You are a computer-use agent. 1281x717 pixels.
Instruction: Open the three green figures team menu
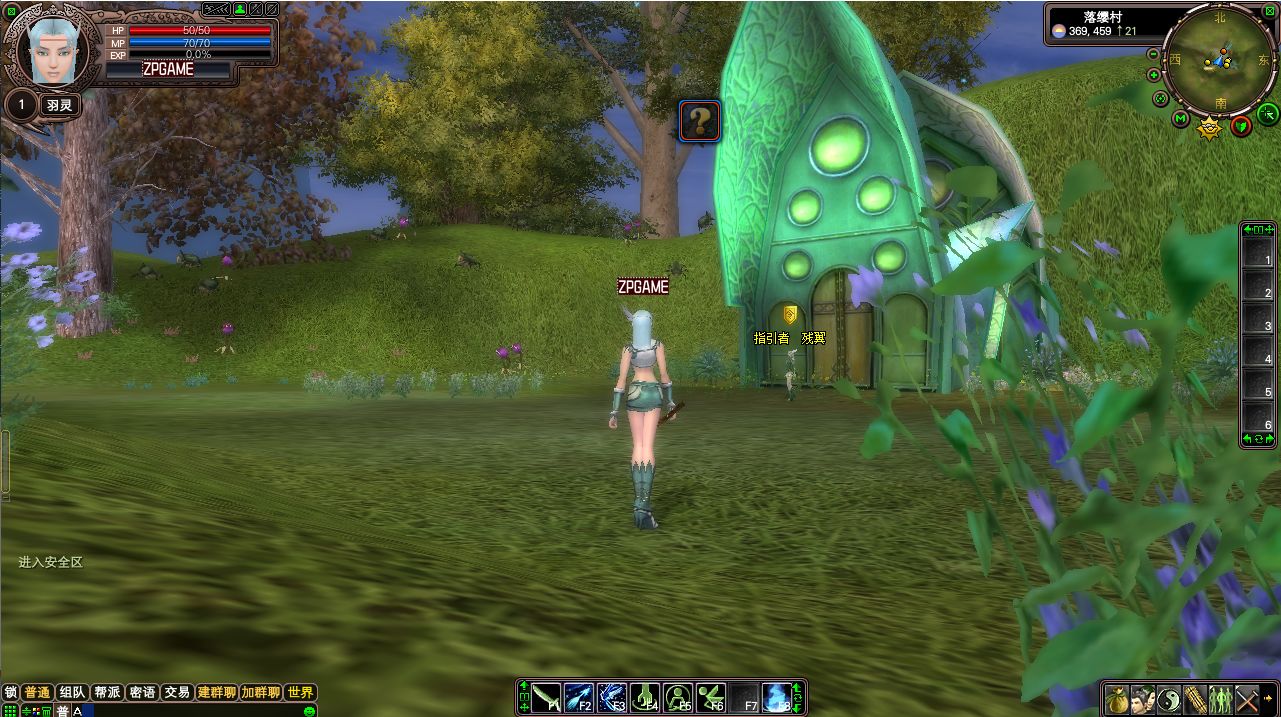click(x=1220, y=698)
